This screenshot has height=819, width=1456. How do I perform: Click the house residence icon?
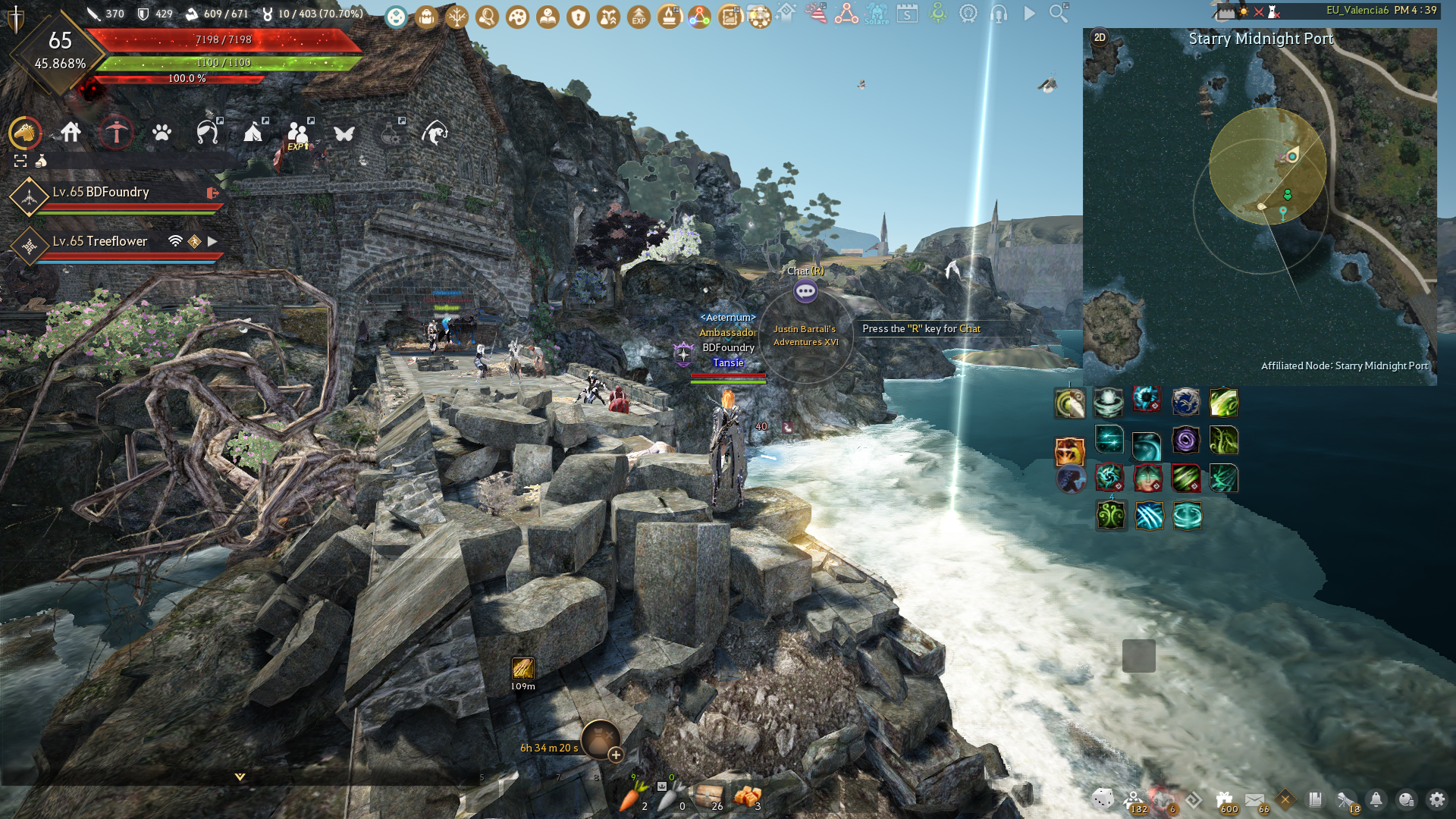point(71,133)
